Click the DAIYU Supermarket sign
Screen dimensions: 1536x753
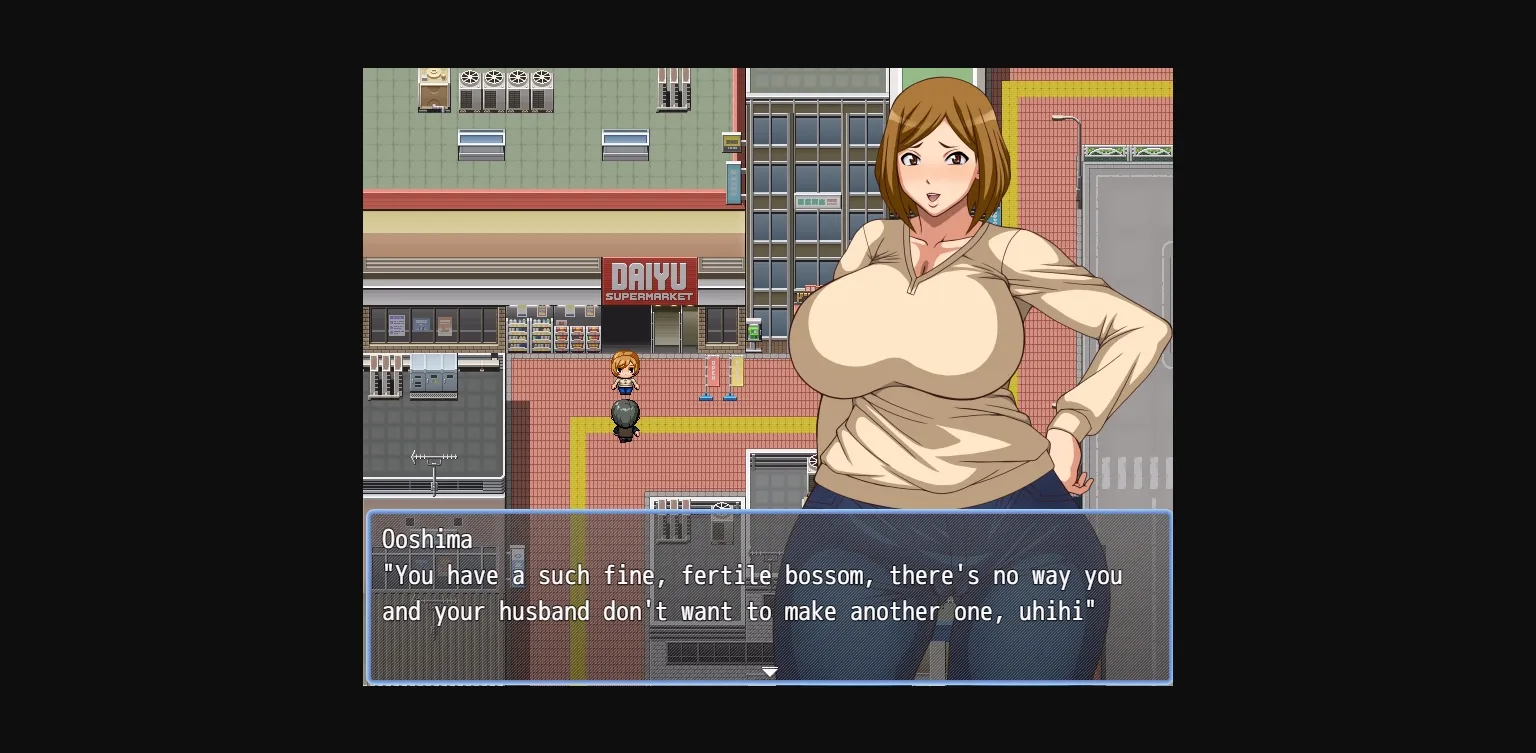(x=650, y=281)
